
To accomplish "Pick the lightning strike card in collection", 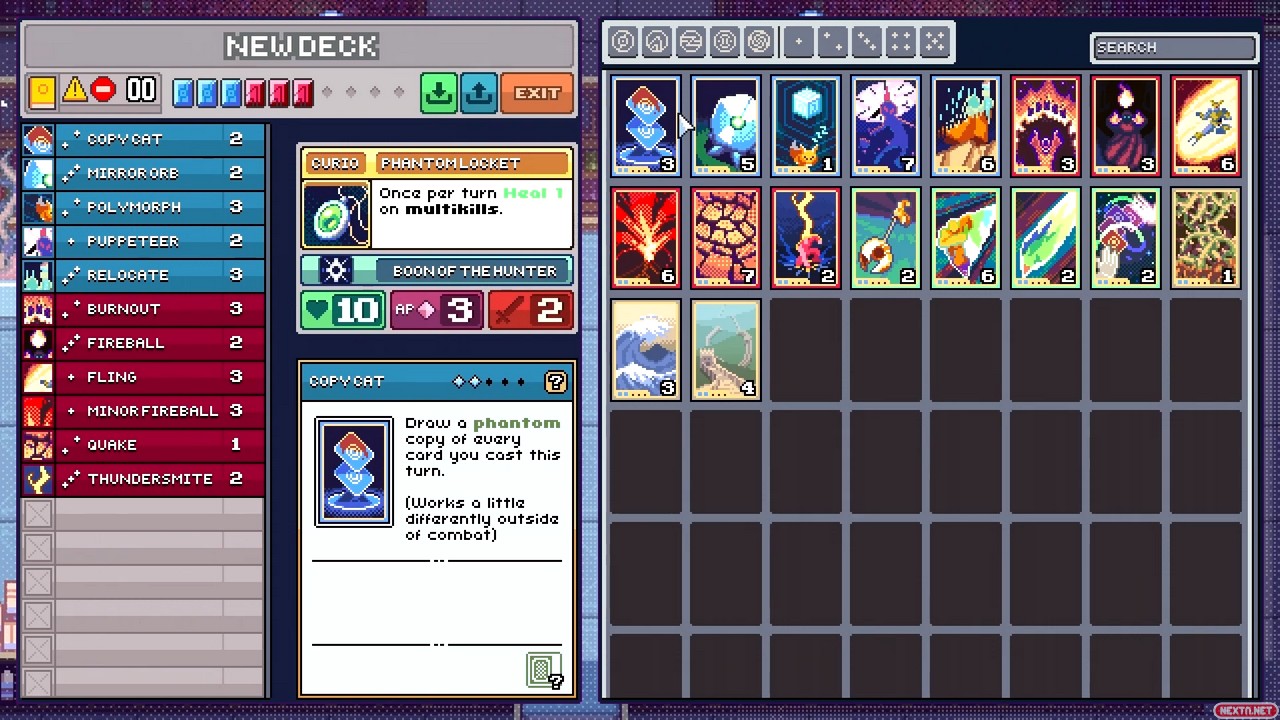I will pyautogui.click(x=805, y=238).
